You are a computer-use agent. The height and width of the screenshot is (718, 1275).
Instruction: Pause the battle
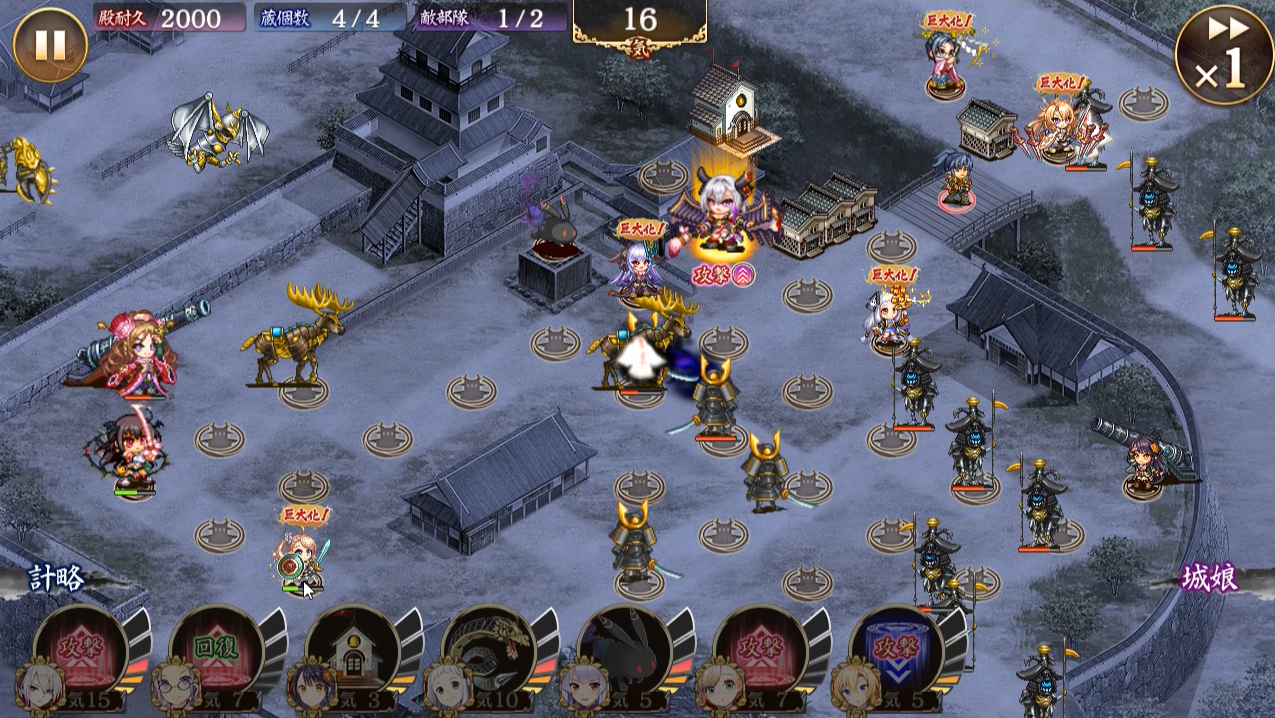point(50,45)
